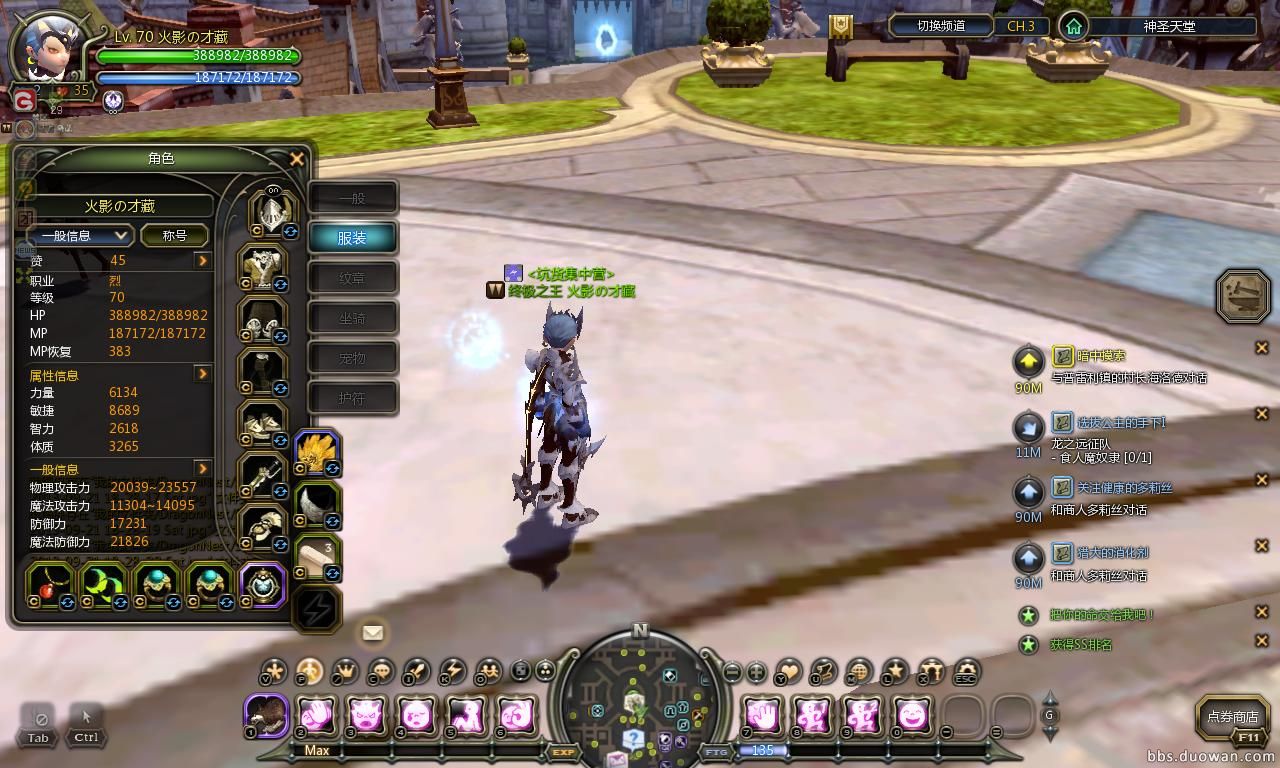Open the 一般信息 dropdown
1280x768 pixels.
[80, 235]
